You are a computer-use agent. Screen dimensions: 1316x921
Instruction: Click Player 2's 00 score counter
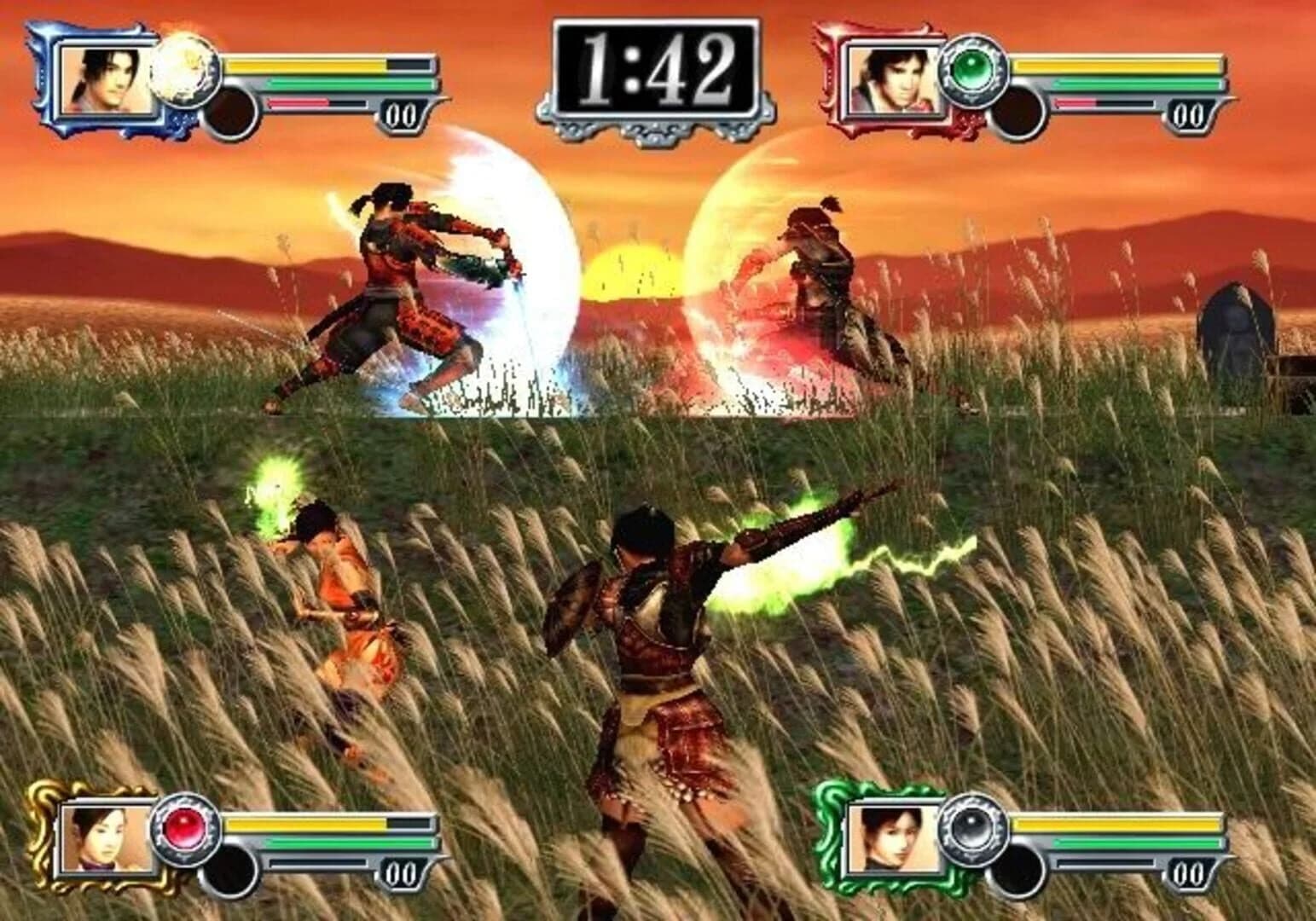[1190, 111]
